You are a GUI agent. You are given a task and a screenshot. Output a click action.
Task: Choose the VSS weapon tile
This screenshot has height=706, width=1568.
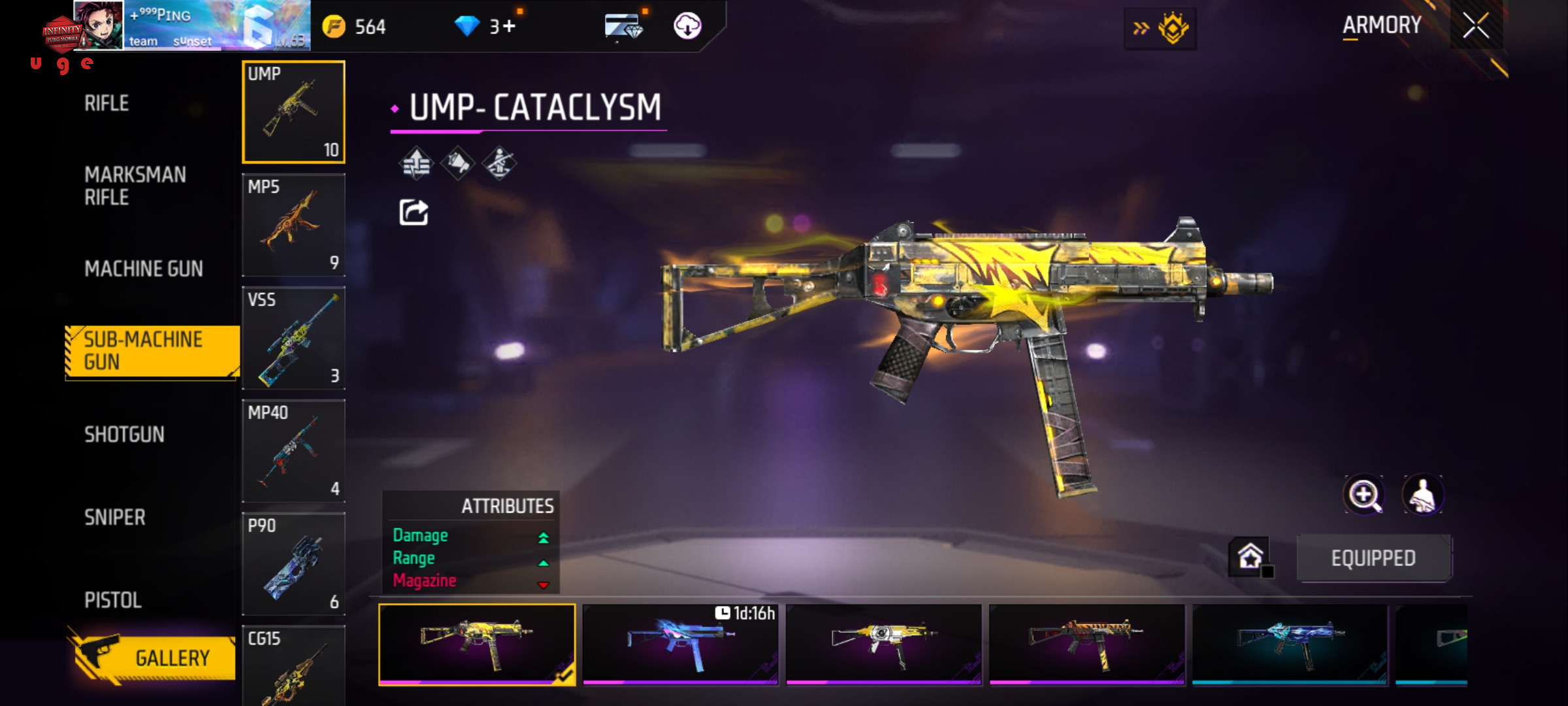(293, 337)
